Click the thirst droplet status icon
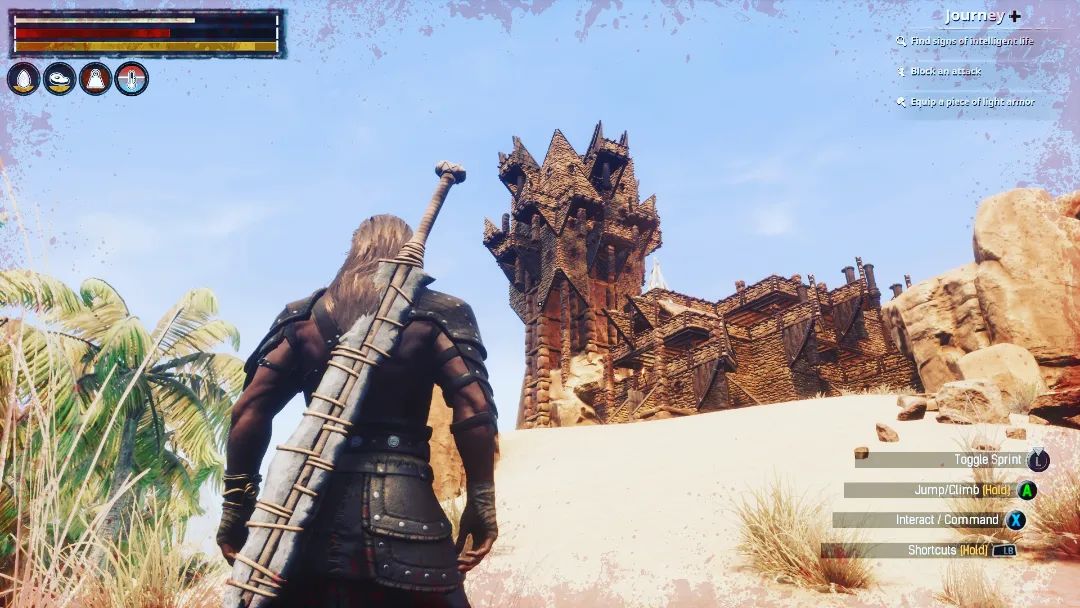This screenshot has height=608, width=1080. pos(24,79)
